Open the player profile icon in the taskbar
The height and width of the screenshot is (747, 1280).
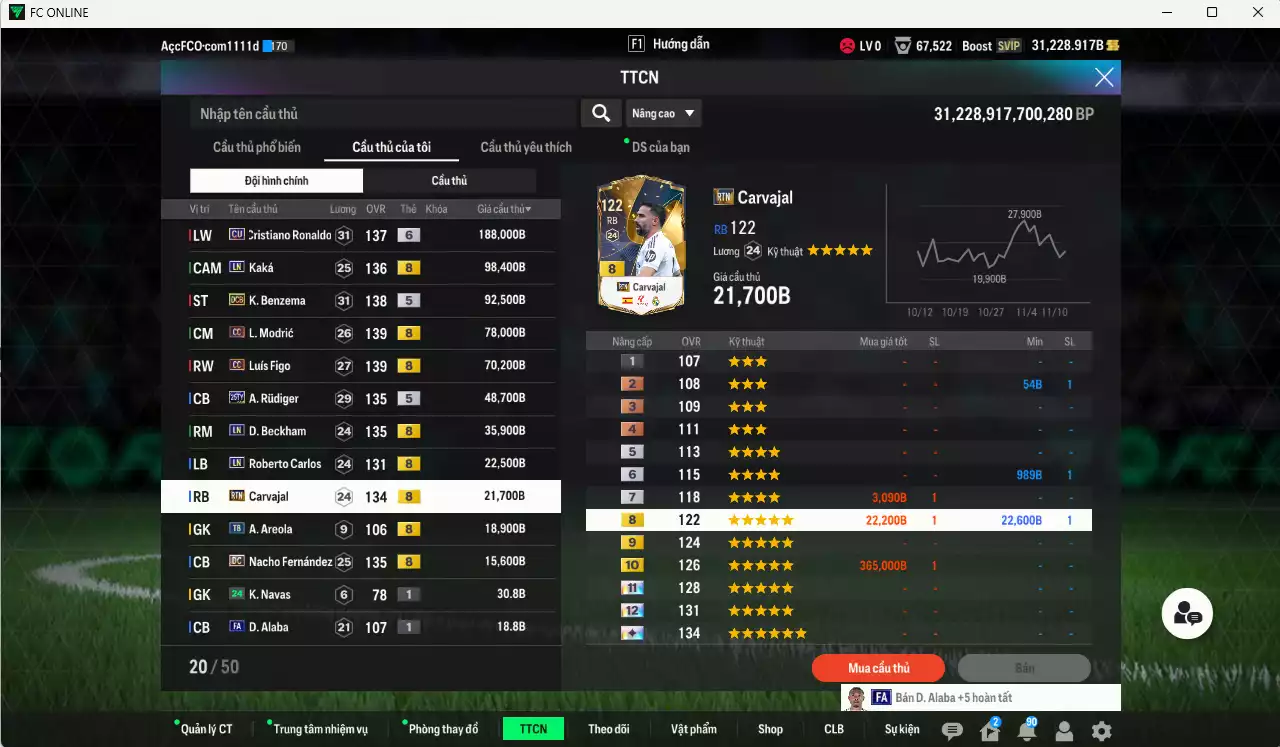pyautogui.click(x=1064, y=729)
